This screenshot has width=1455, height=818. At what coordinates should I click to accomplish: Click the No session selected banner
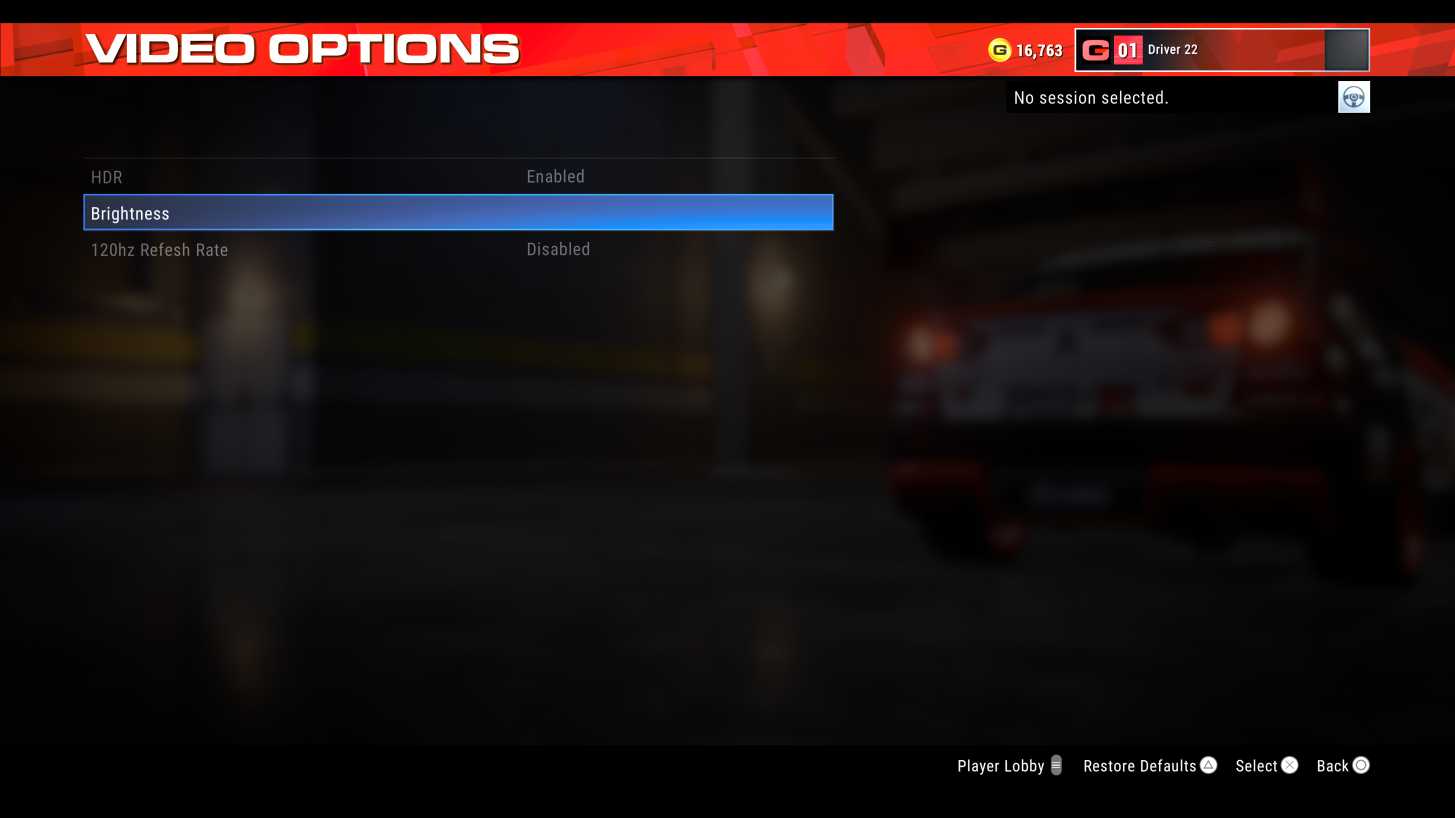(1091, 97)
